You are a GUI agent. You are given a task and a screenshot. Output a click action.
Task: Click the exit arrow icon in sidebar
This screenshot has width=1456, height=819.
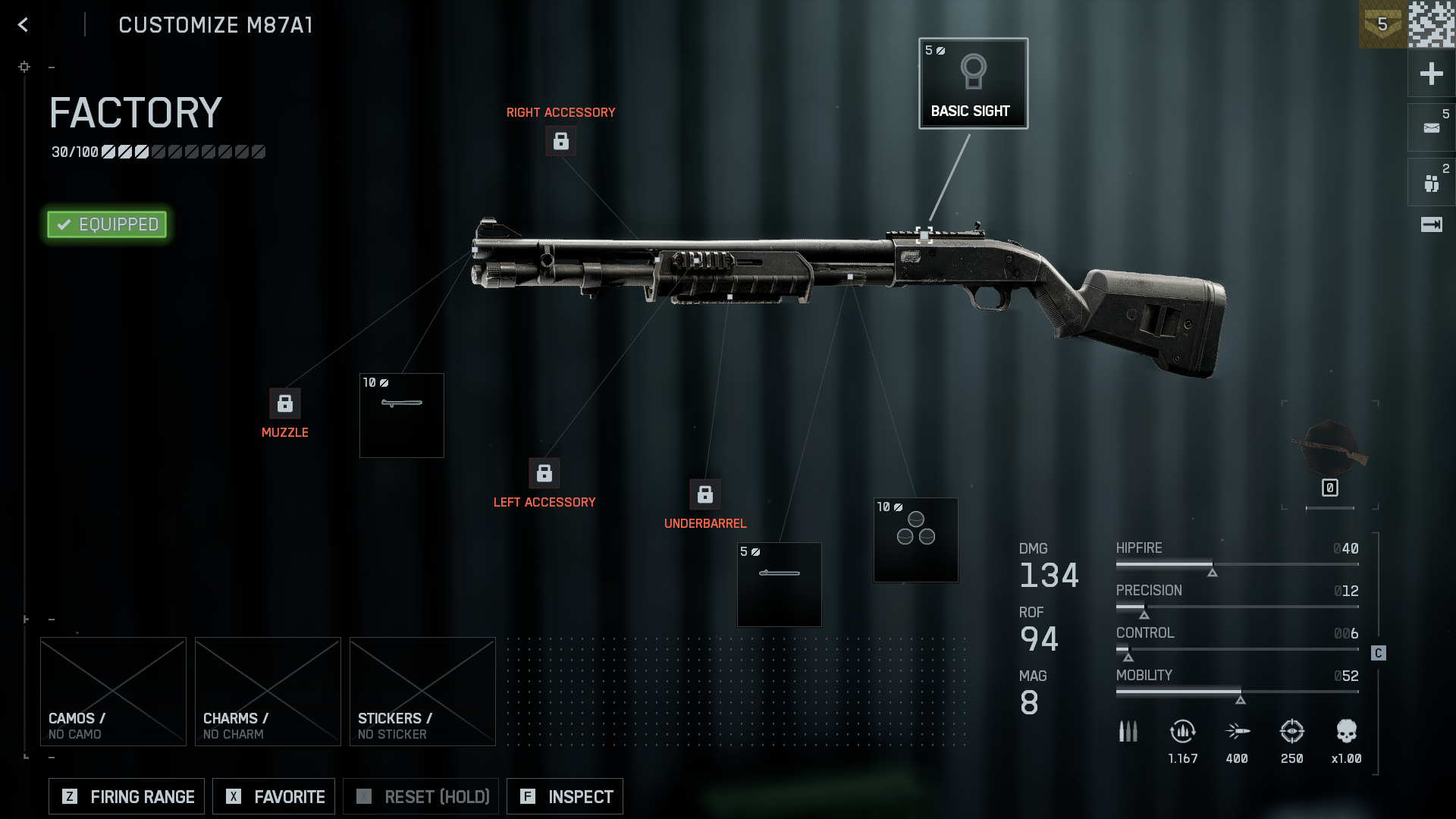tap(1431, 224)
